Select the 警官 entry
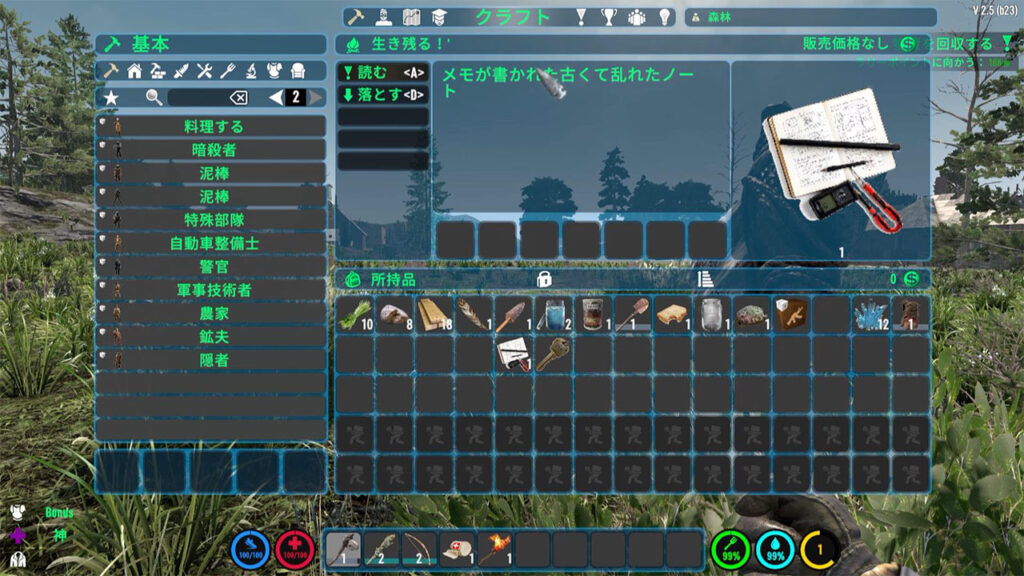1024x576 pixels. (x=211, y=266)
